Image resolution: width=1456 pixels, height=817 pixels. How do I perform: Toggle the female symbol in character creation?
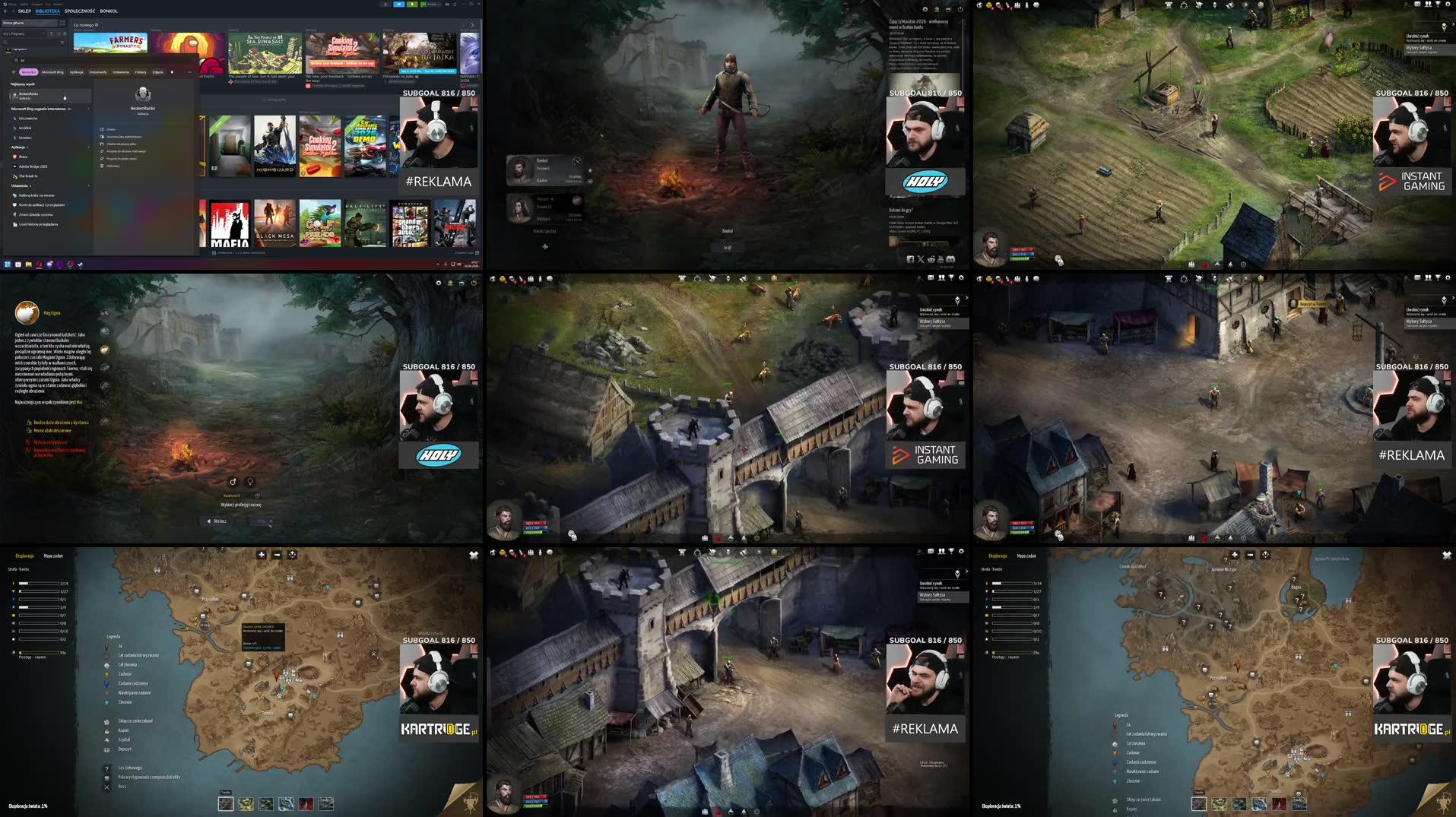click(250, 482)
